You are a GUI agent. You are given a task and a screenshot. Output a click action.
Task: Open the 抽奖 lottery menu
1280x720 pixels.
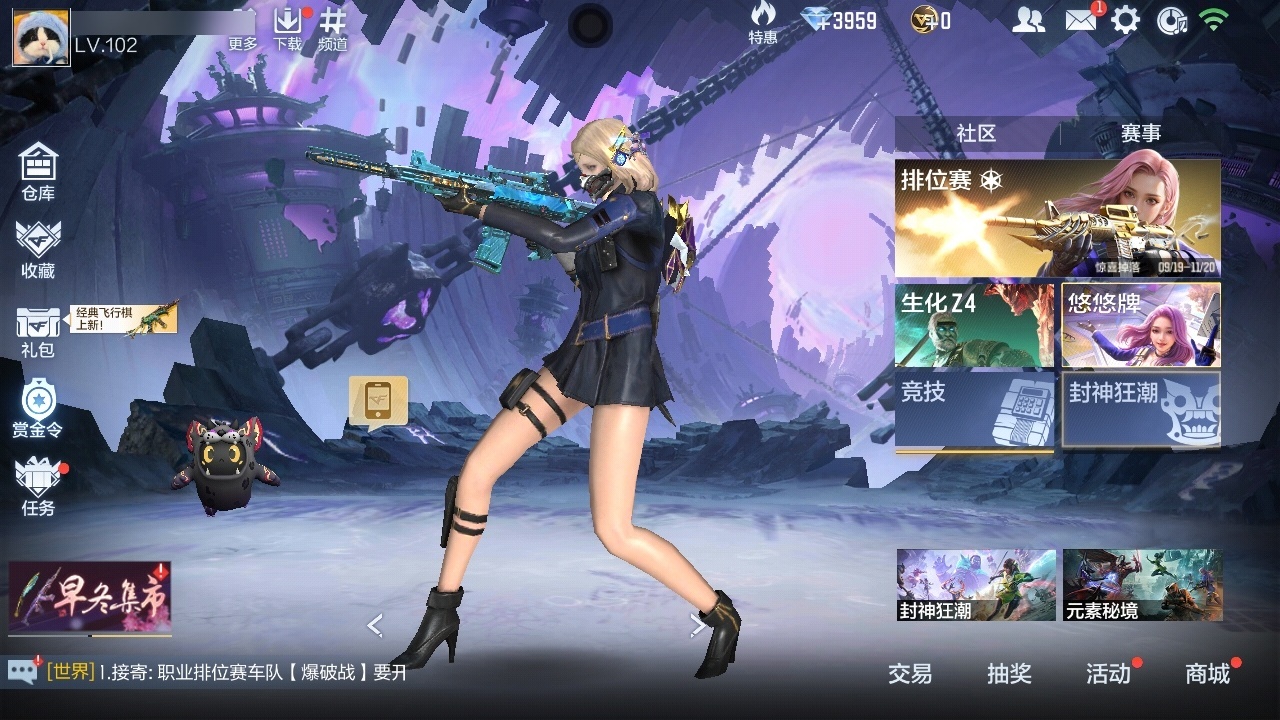point(1009,674)
